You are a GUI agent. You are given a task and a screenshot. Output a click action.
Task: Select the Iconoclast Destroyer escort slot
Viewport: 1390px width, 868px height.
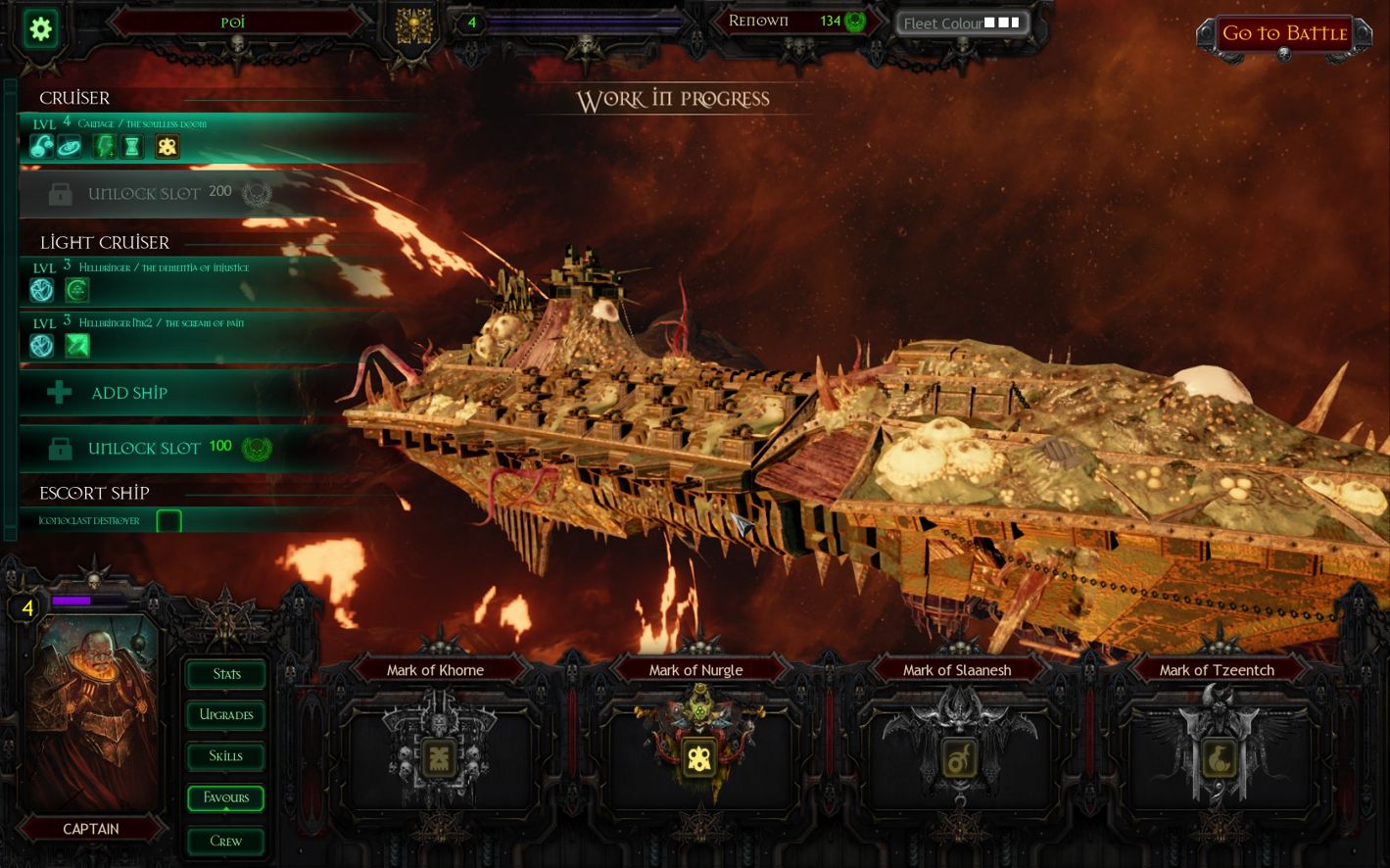[168, 521]
